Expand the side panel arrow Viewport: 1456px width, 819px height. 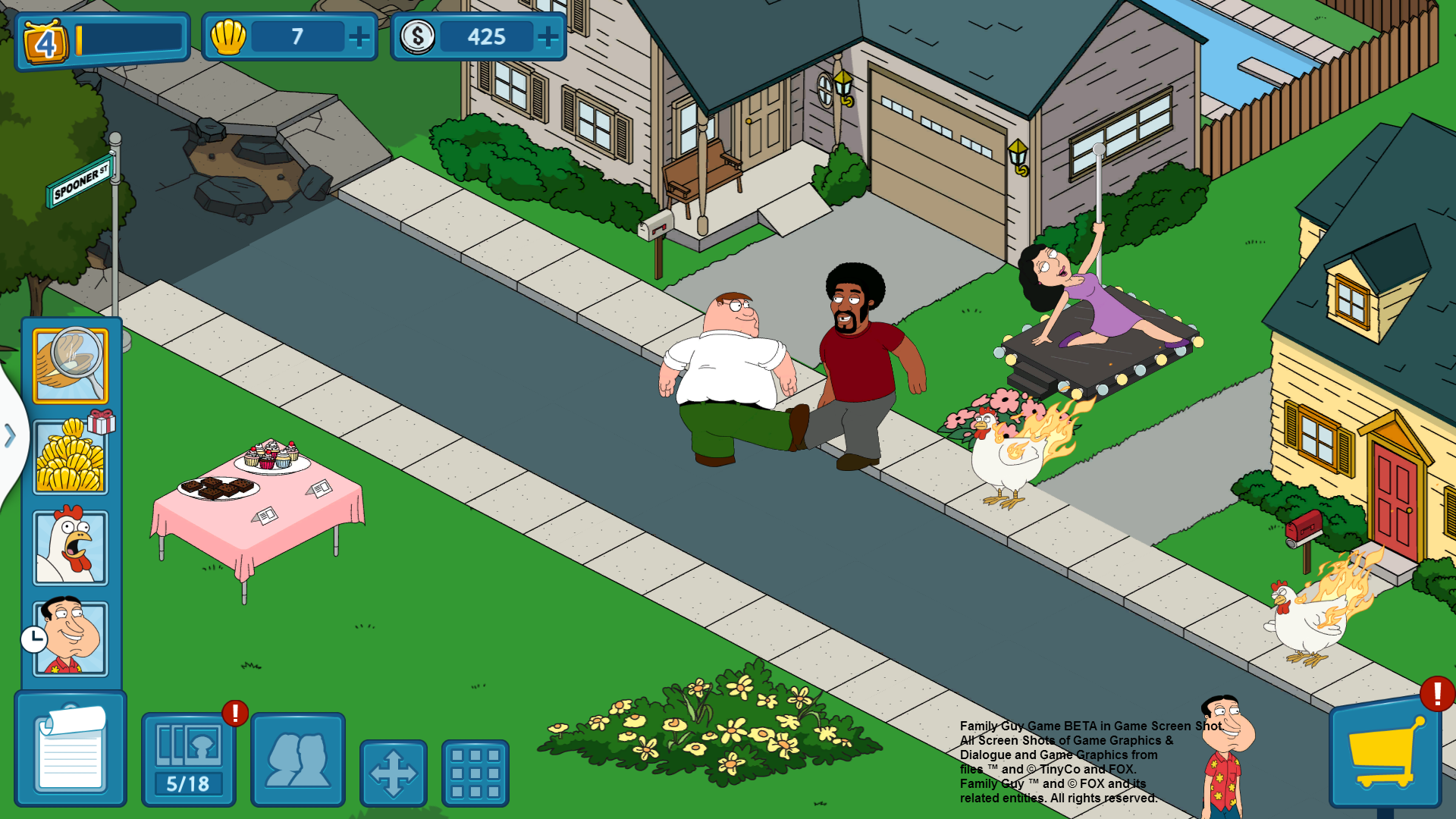point(10,436)
